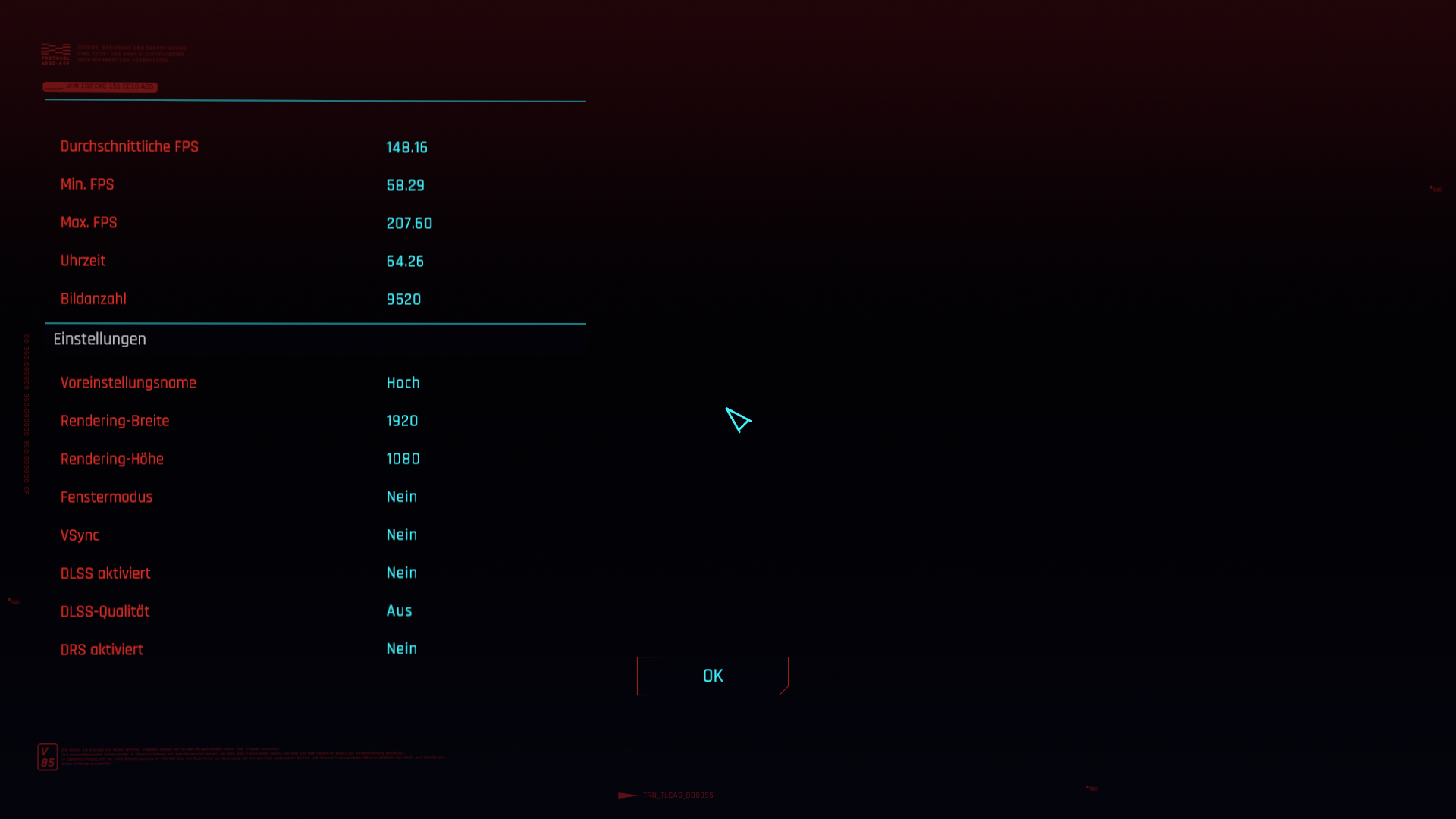This screenshot has width=1456, height=819.
Task: Select the V85 badge in bottom corner
Action: pyautogui.click(x=48, y=756)
